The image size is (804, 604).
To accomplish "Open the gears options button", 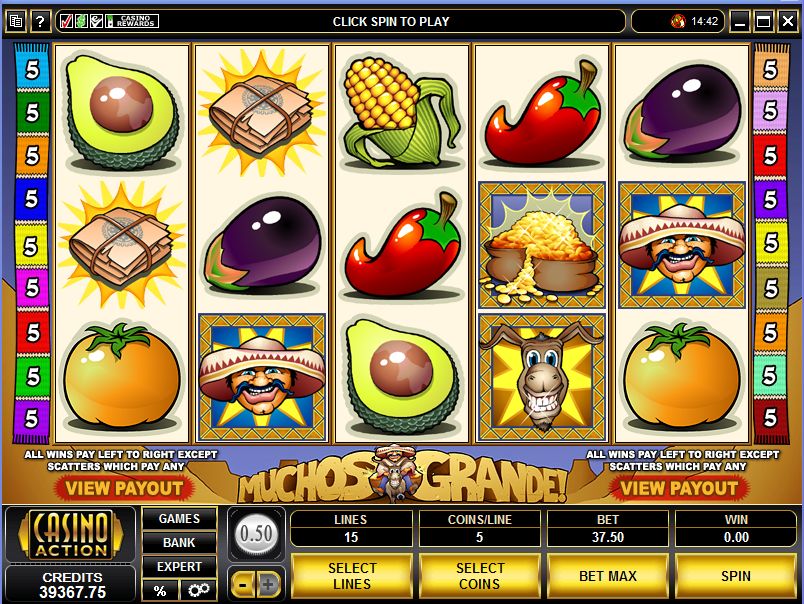I will pyautogui.click(x=198, y=590).
